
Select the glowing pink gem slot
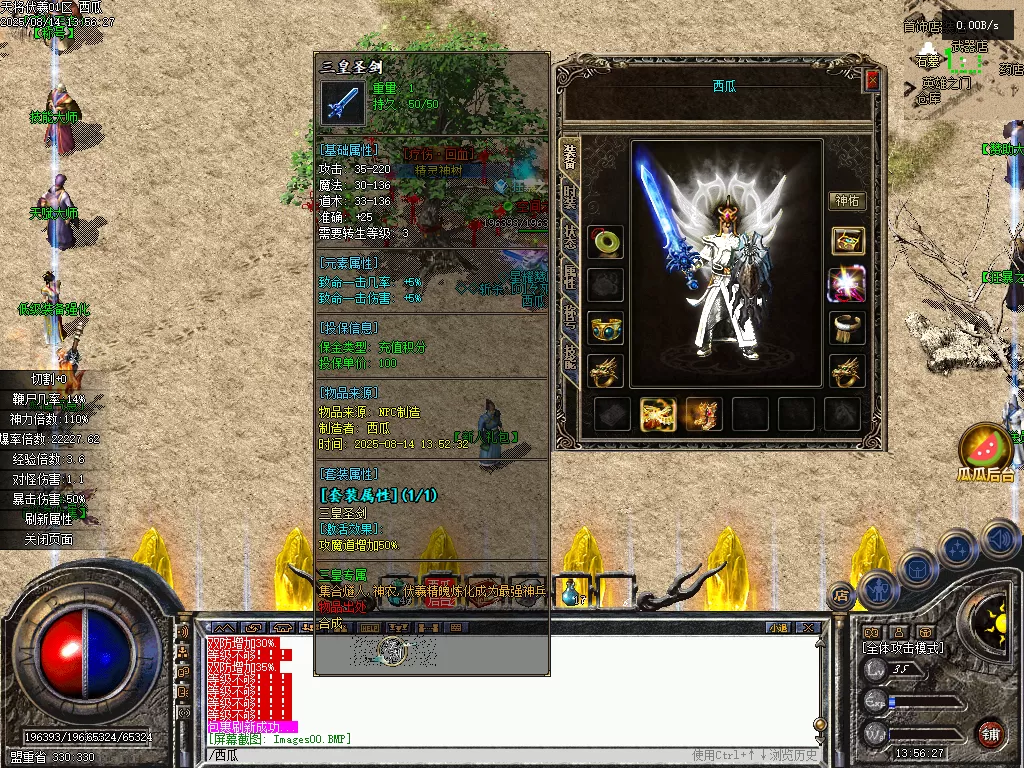click(847, 285)
